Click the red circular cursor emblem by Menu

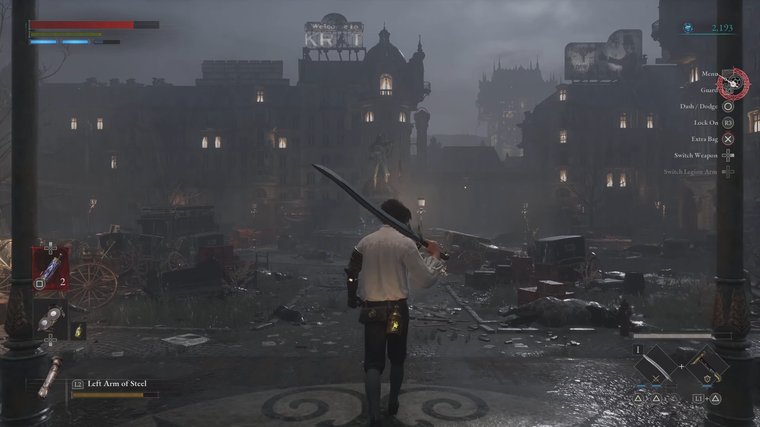tap(735, 81)
